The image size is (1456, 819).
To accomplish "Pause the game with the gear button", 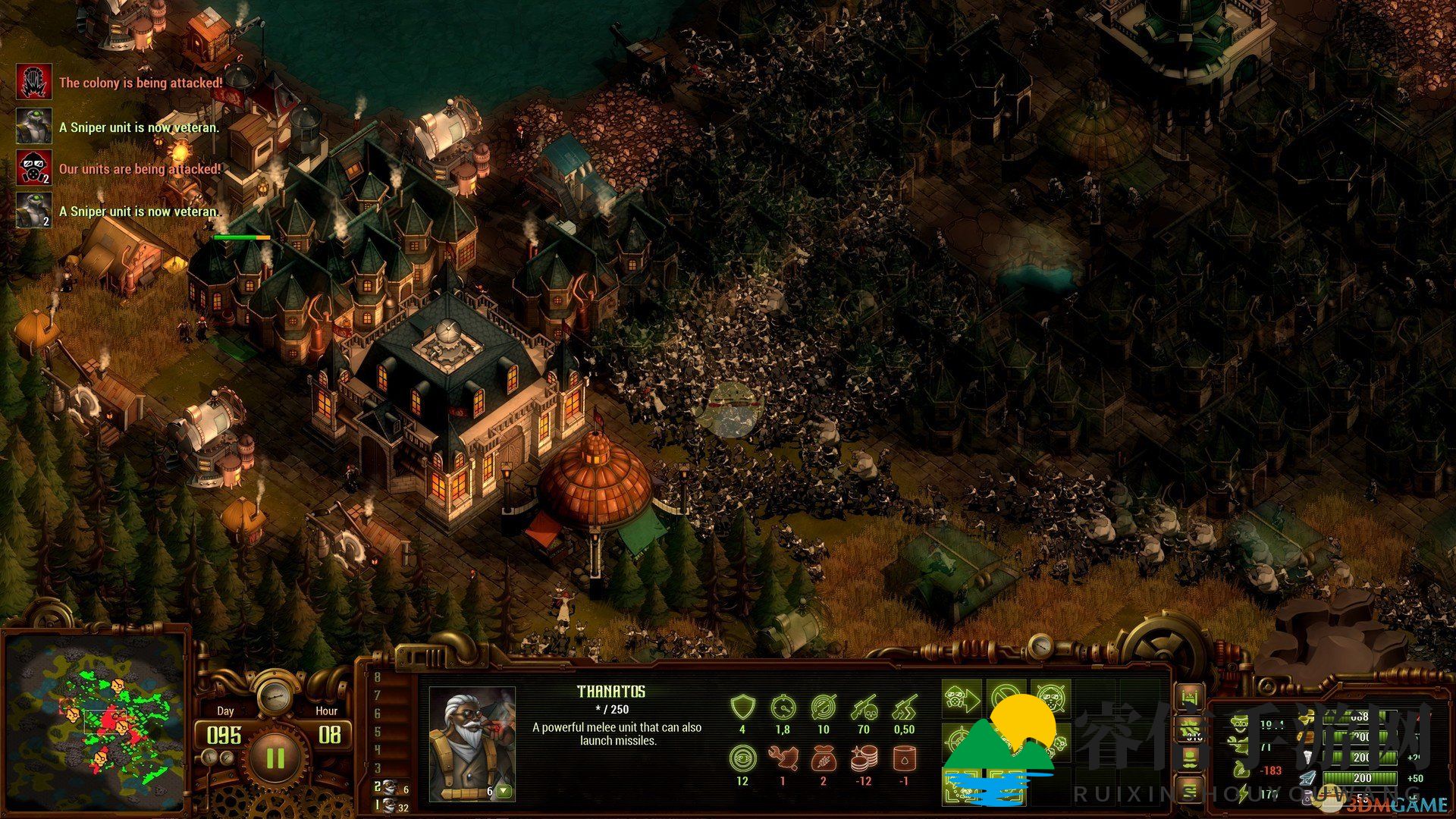I will point(275,758).
